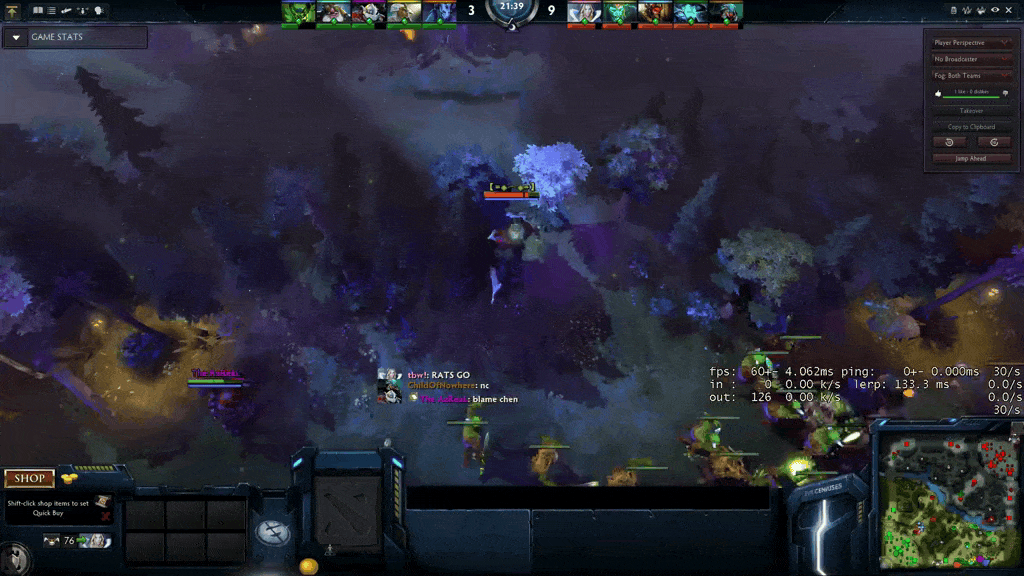Give the replay a thumbs down
This screenshot has height=576, width=1024.
coord(1005,93)
